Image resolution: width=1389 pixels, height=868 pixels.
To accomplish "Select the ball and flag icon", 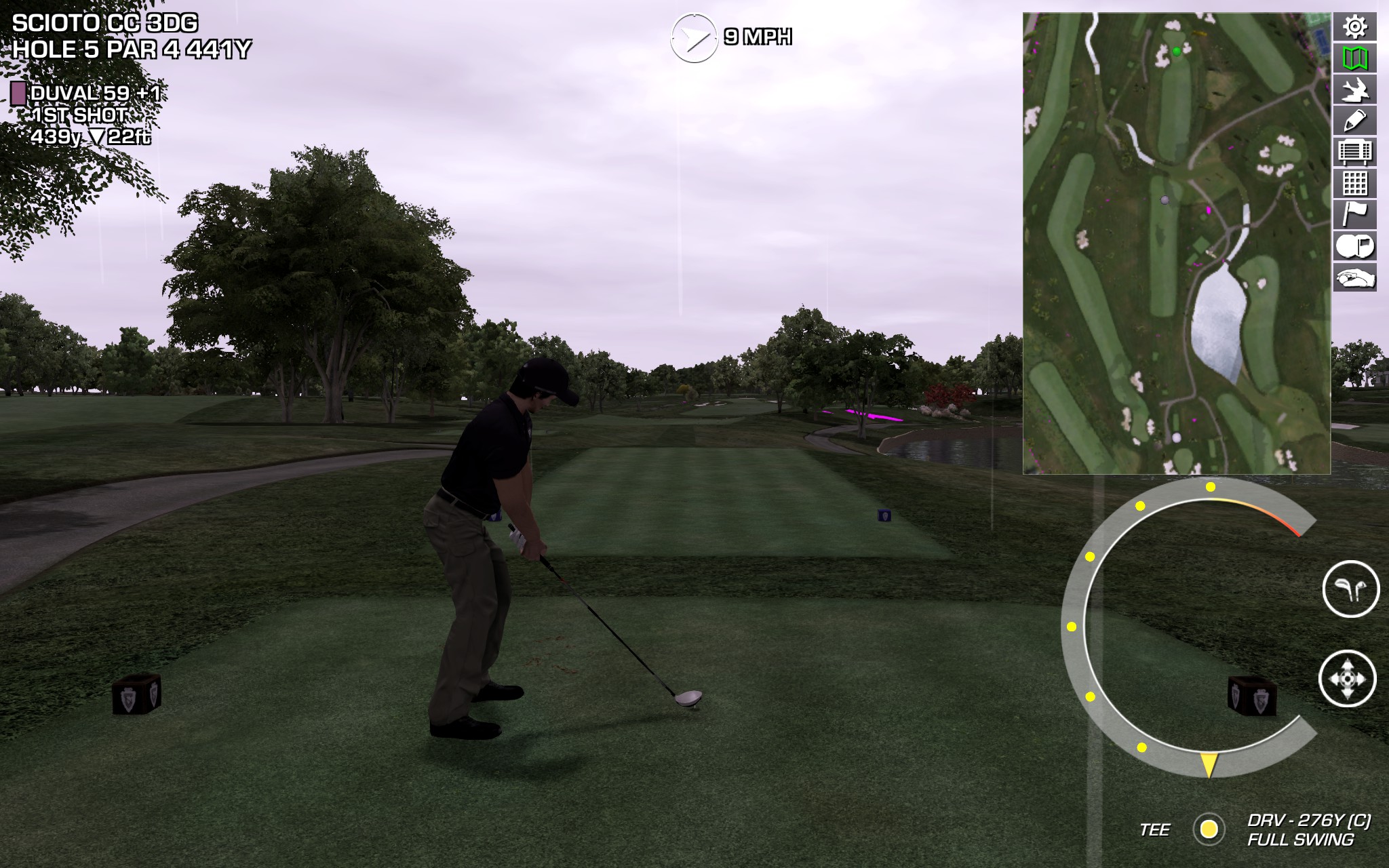I will pyautogui.click(x=1354, y=245).
